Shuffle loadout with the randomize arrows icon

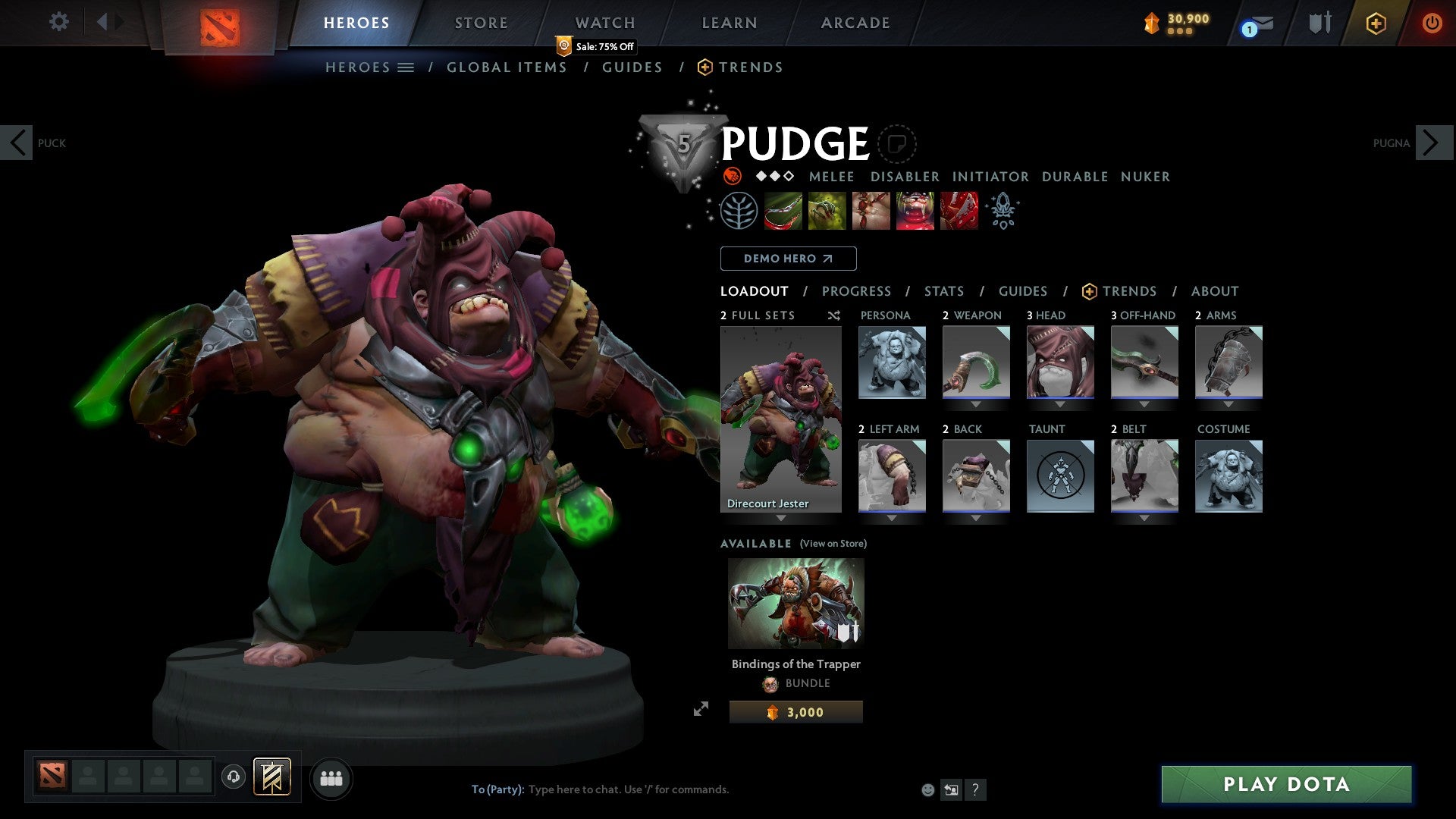[x=833, y=315]
